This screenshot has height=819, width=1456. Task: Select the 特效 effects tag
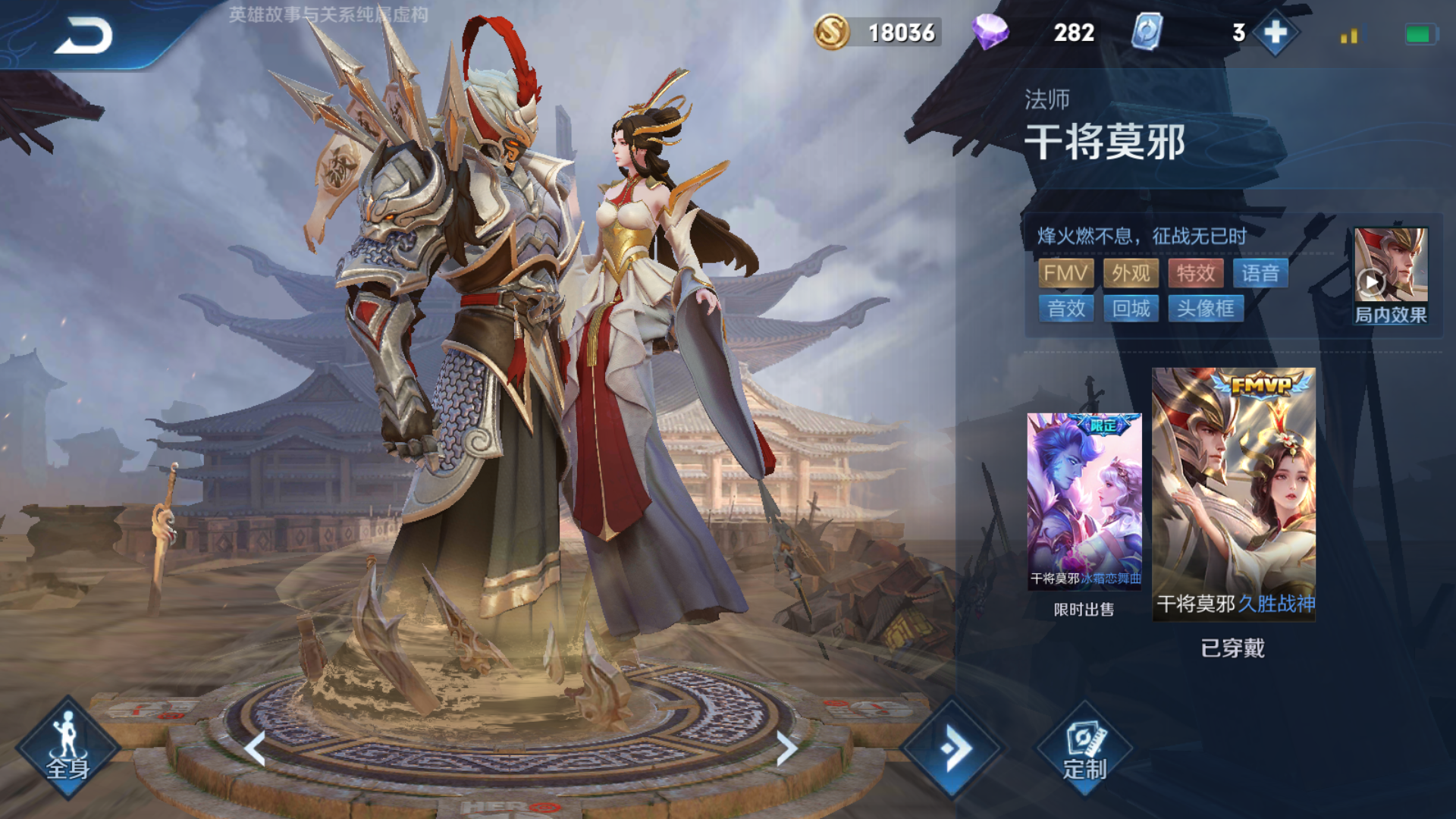coord(1195,273)
